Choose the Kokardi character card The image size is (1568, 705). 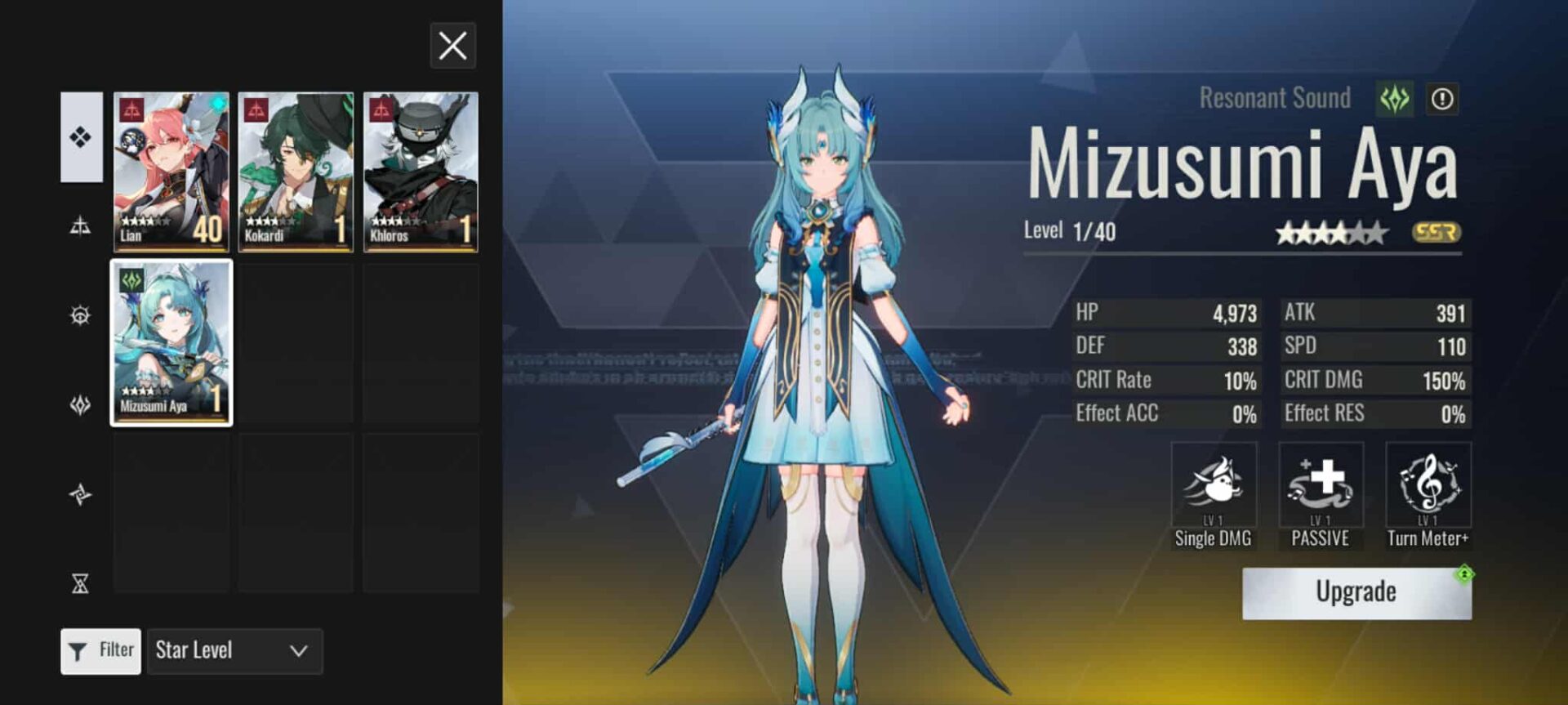coord(296,172)
